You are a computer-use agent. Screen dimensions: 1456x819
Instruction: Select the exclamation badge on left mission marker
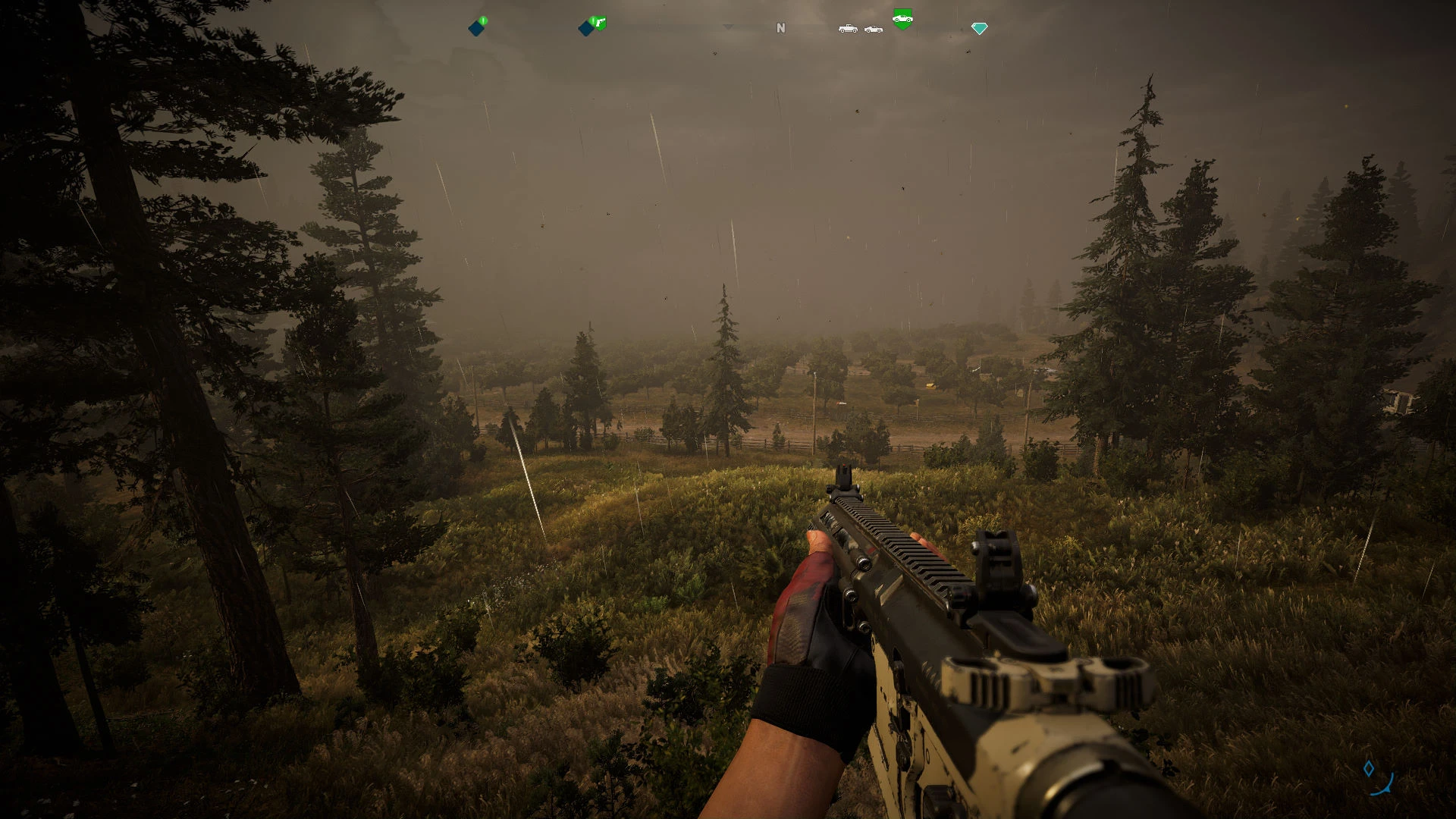click(x=482, y=19)
